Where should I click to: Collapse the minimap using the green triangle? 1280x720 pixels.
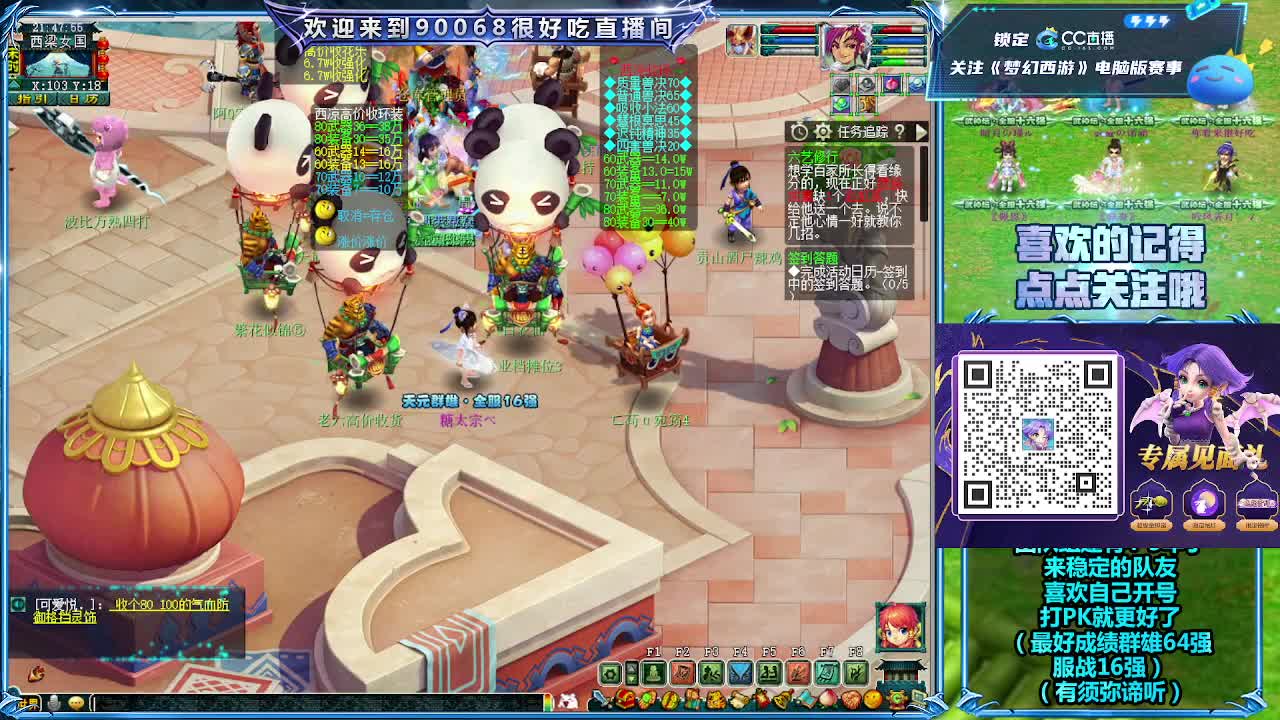(x=14, y=84)
